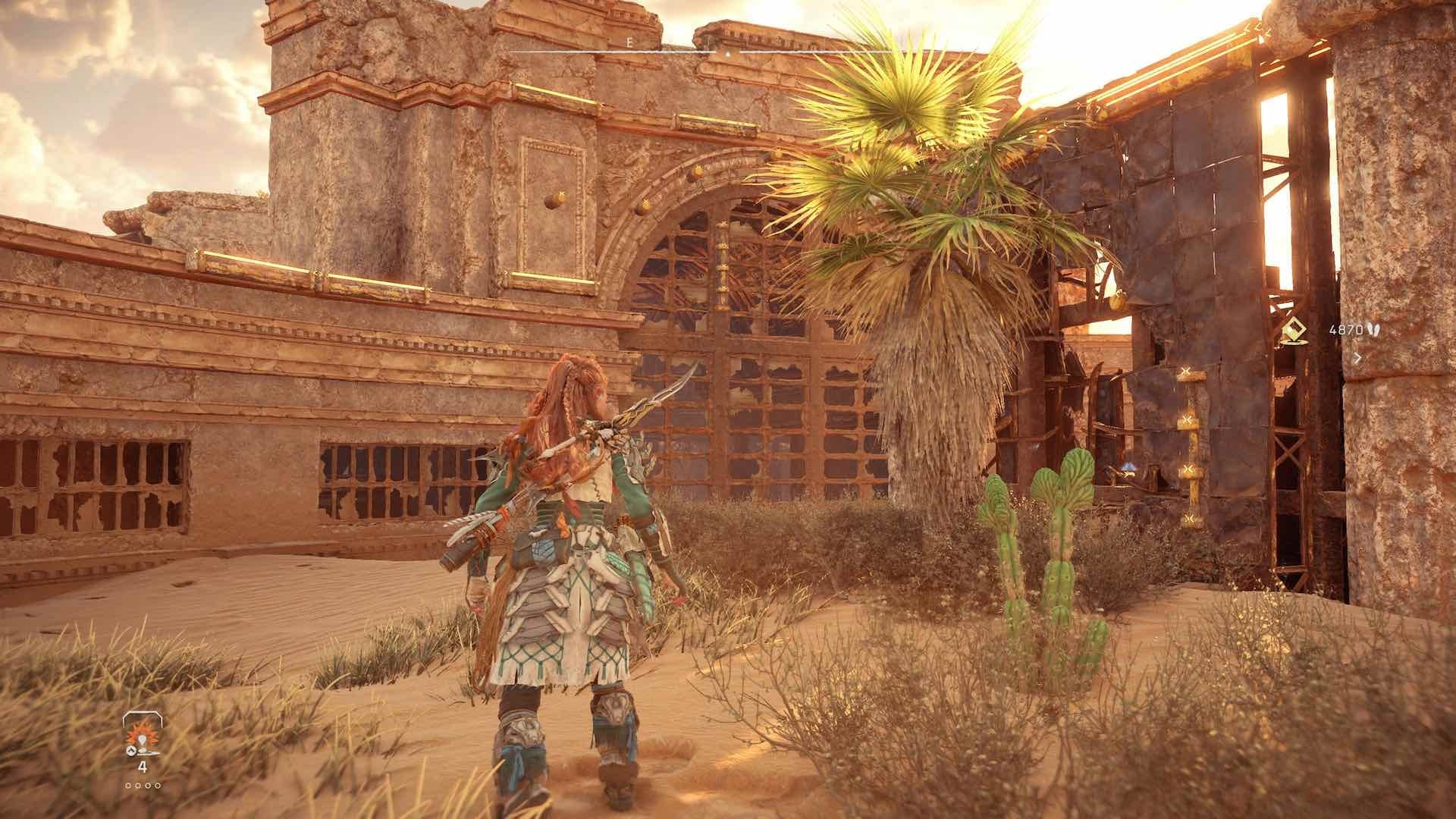Click the circled up-chevron icon beside the tool slot
The width and height of the screenshot is (1456, 819).
pos(131,751)
